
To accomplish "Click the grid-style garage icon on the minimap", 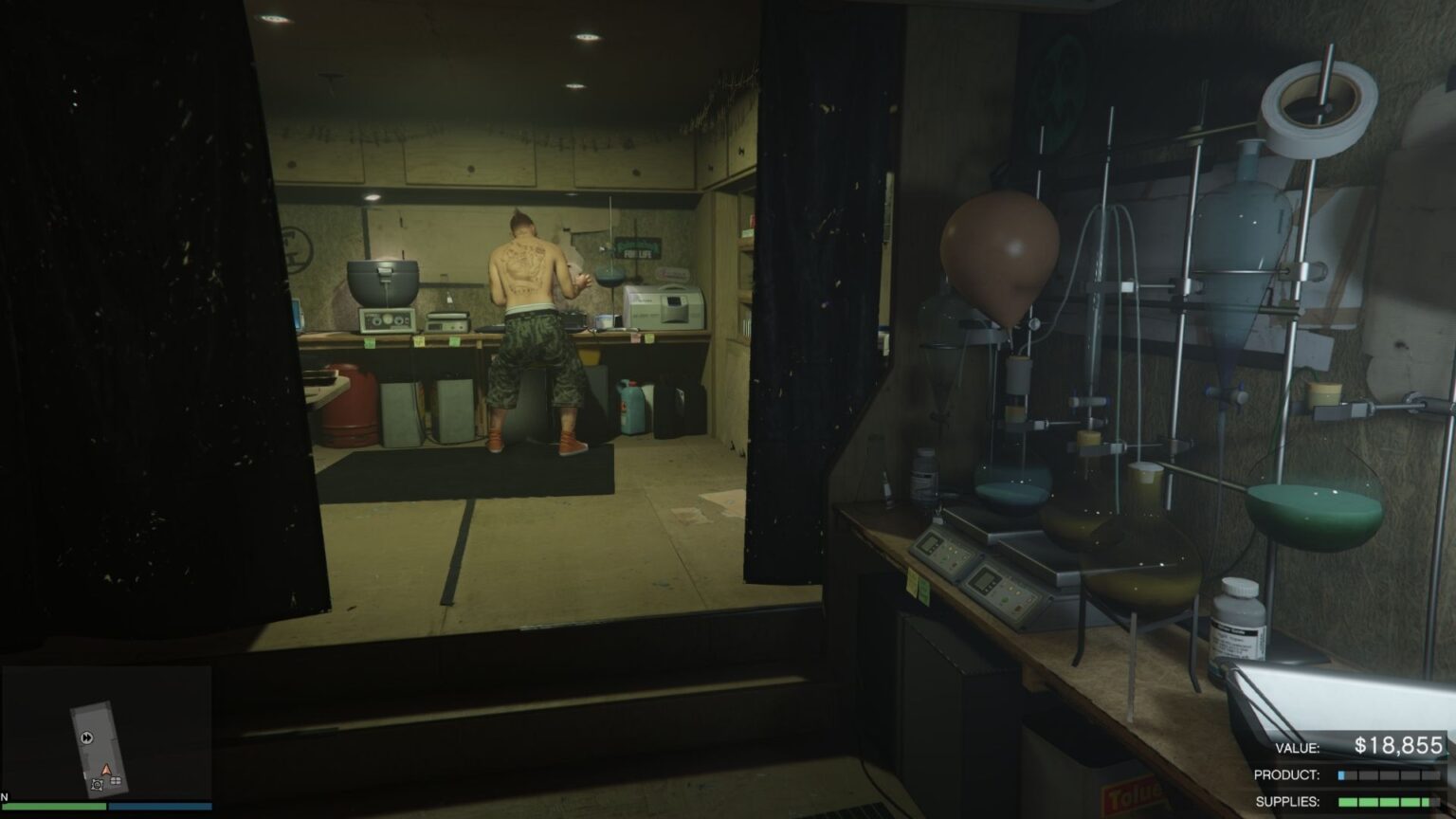I will (115, 781).
